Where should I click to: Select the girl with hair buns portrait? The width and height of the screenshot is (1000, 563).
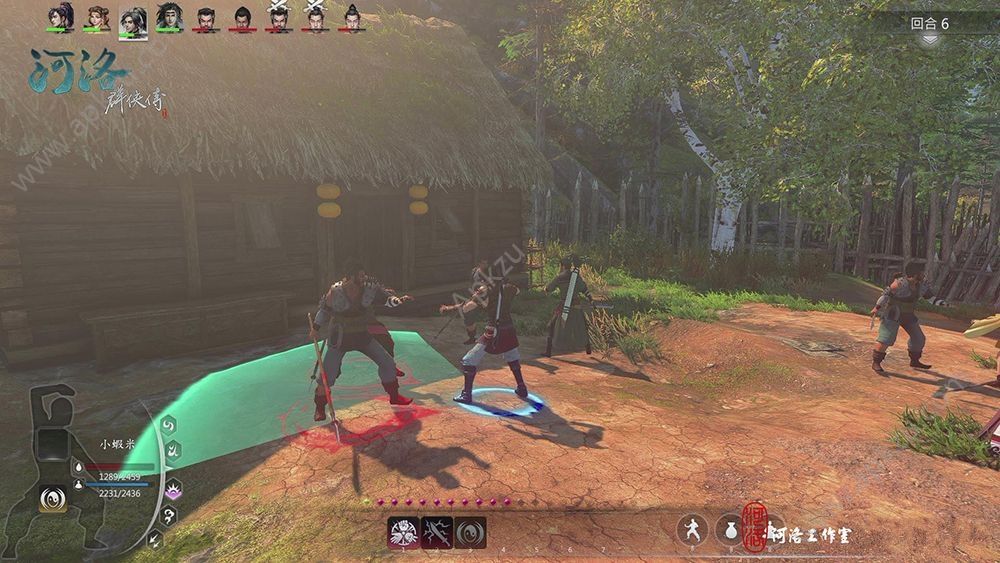coord(96,17)
